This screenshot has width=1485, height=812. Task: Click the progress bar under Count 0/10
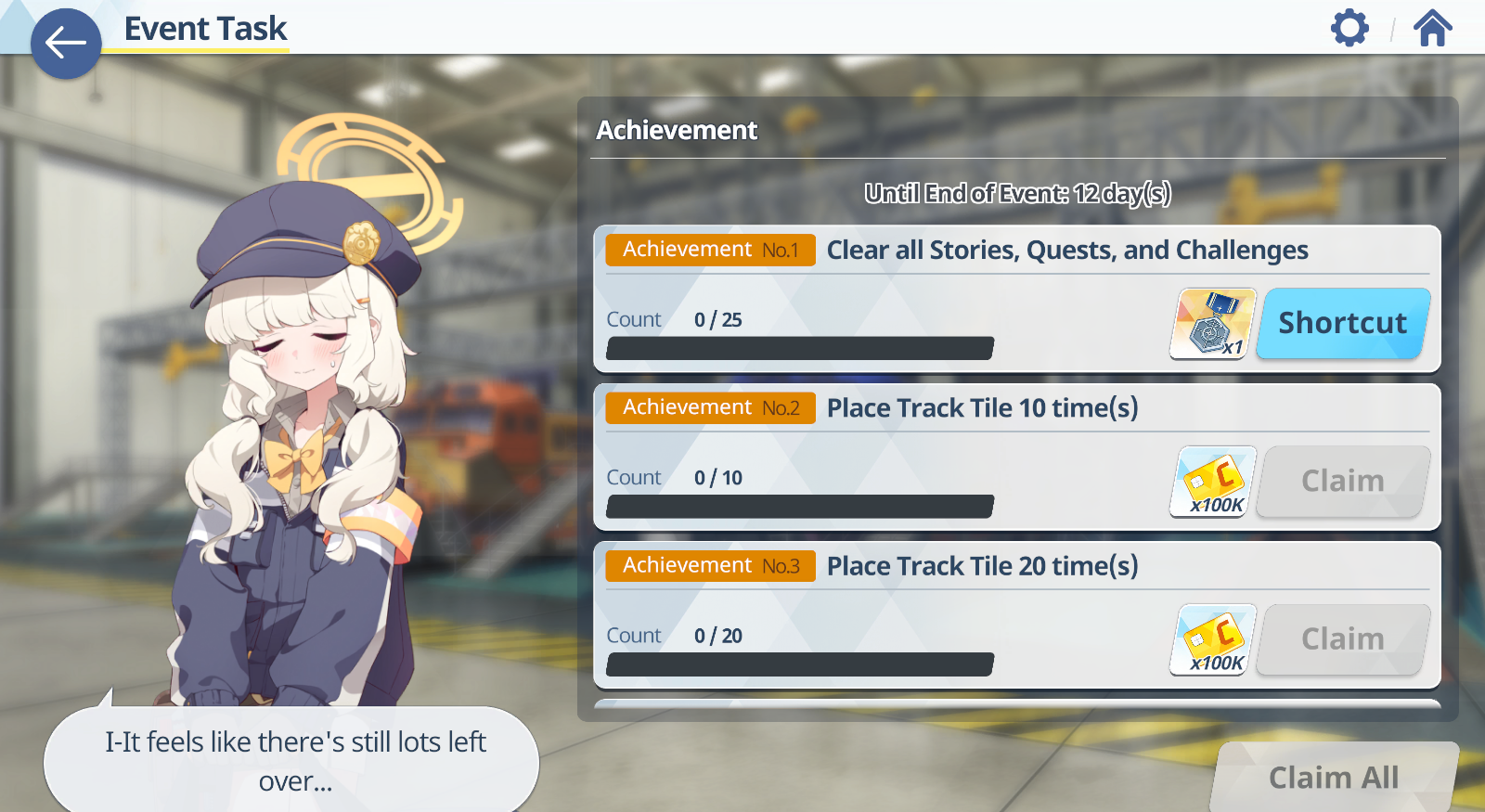click(798, 506)
